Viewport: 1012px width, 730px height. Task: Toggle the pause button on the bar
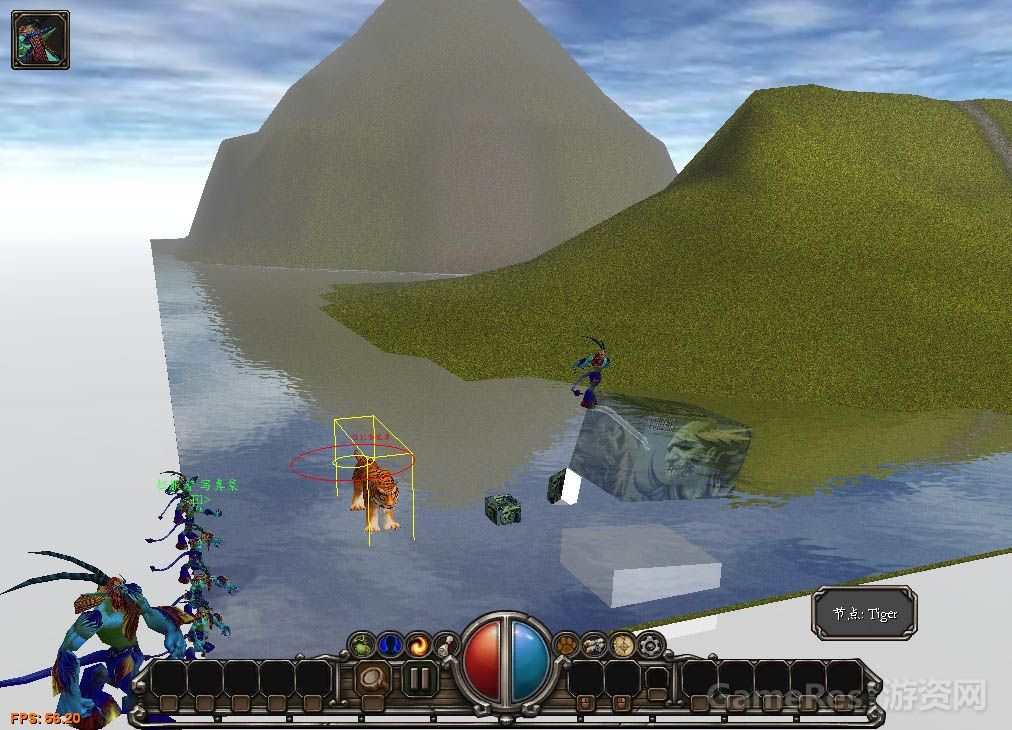tap(420, 681)
